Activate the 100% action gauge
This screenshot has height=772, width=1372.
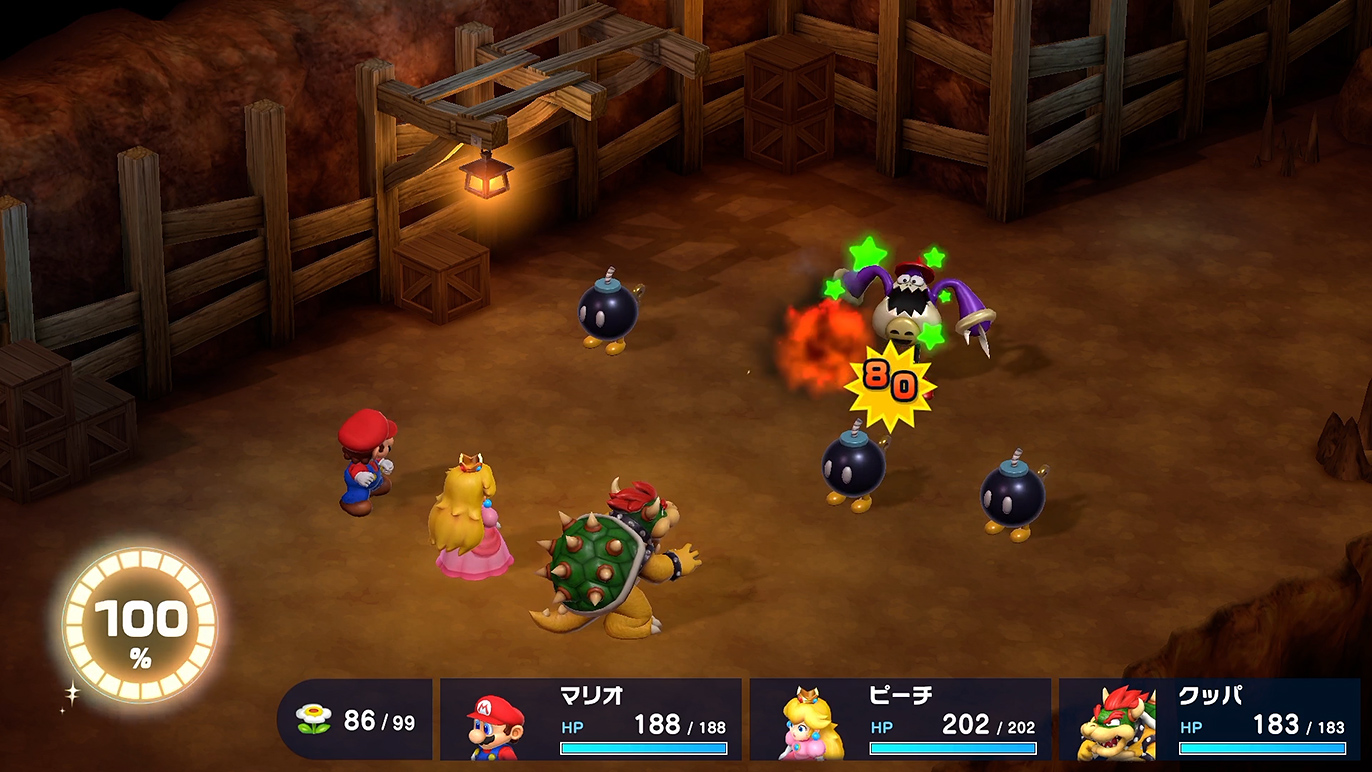pos(140,624)
